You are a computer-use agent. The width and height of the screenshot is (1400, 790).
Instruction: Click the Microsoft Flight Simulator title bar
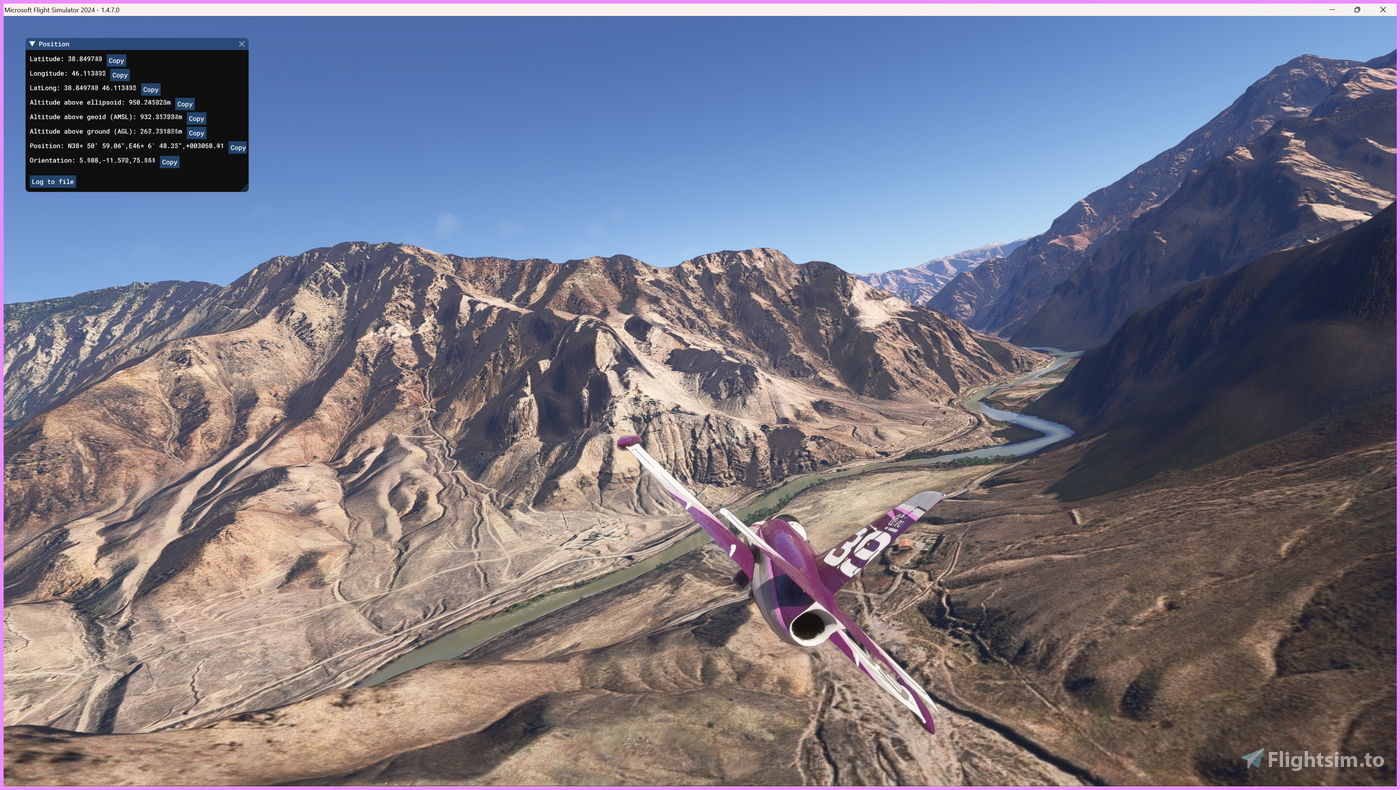tap(600, 8)
